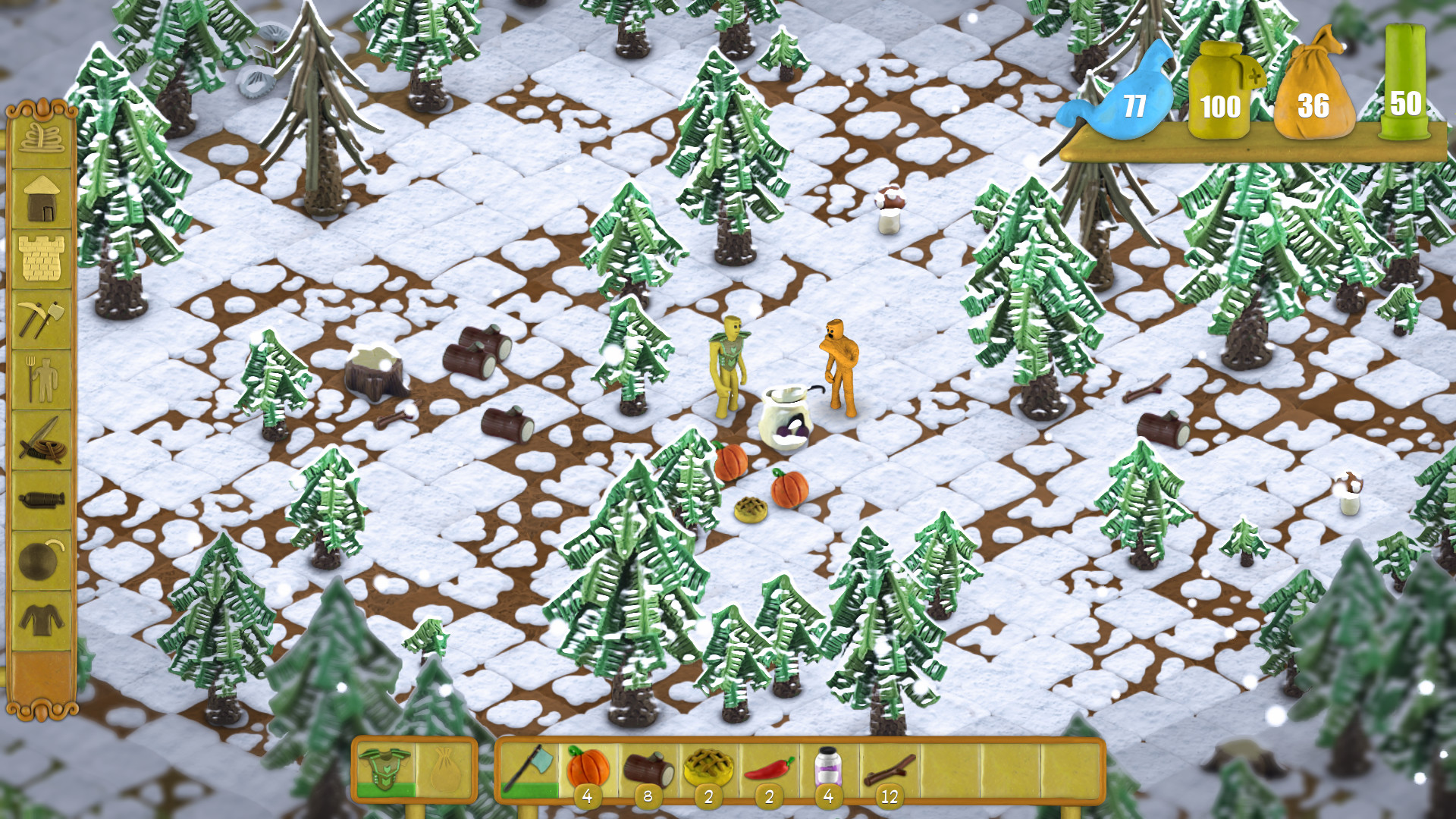Open the dark bottle crafting category
1456x819 pixels.
[42, 500]
